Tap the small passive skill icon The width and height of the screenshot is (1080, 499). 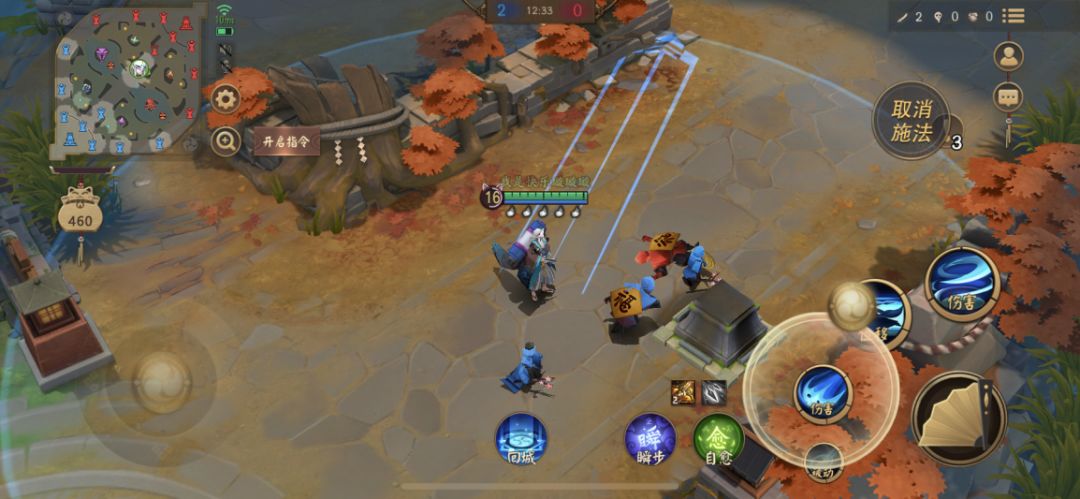tap(824, 461)
